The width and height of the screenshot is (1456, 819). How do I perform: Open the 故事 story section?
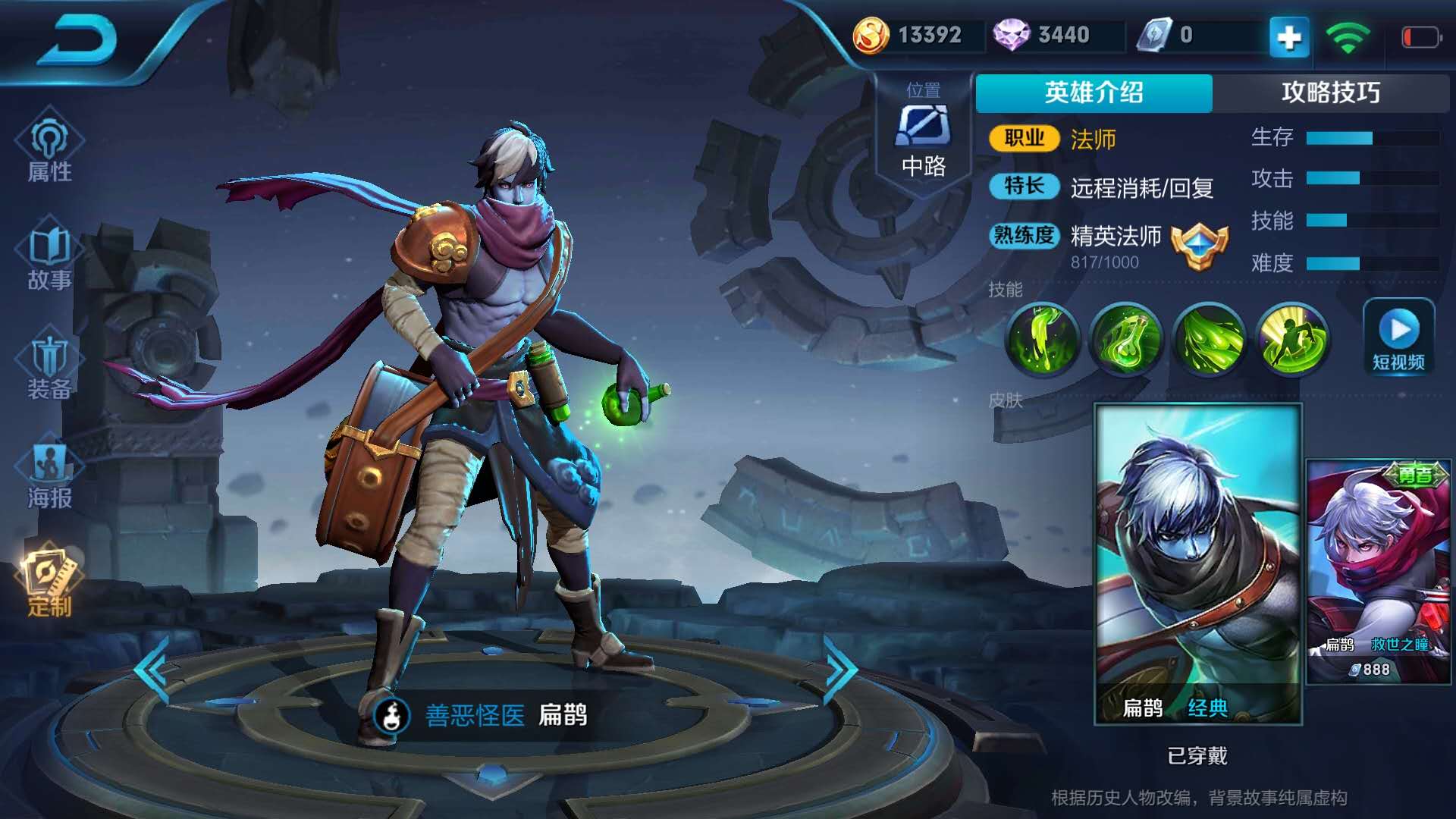point(49,258)
